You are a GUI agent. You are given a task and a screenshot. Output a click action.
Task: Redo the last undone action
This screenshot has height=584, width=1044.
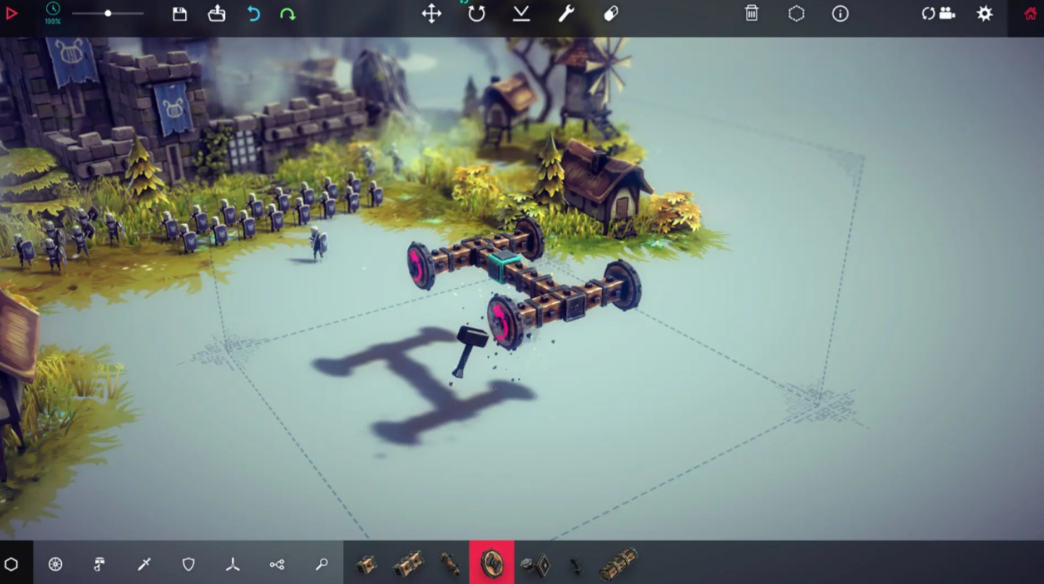pos(288,14)
